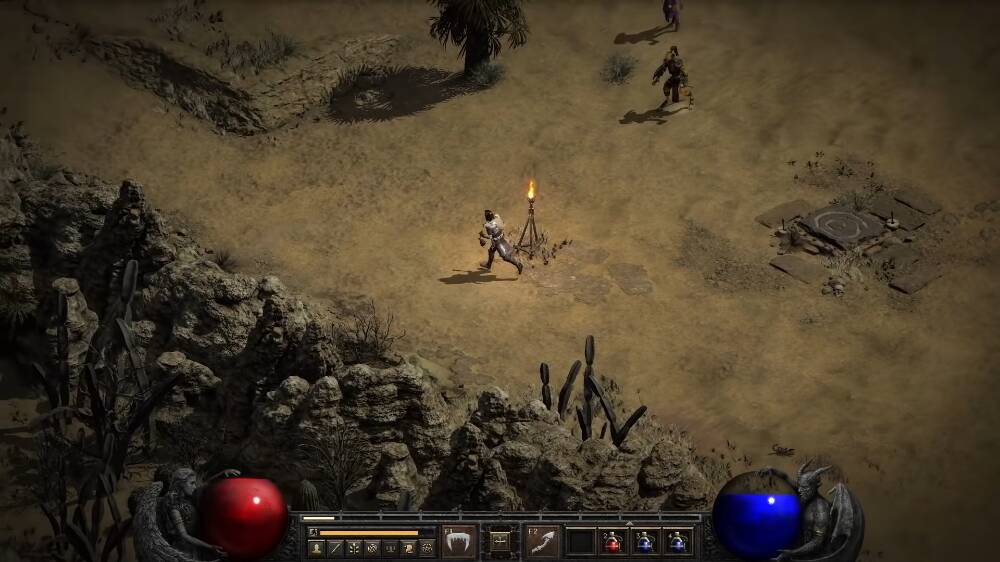Open the skill tree branch icon
The width and height of the screenshot is (1000, 562).
[353, 548]
